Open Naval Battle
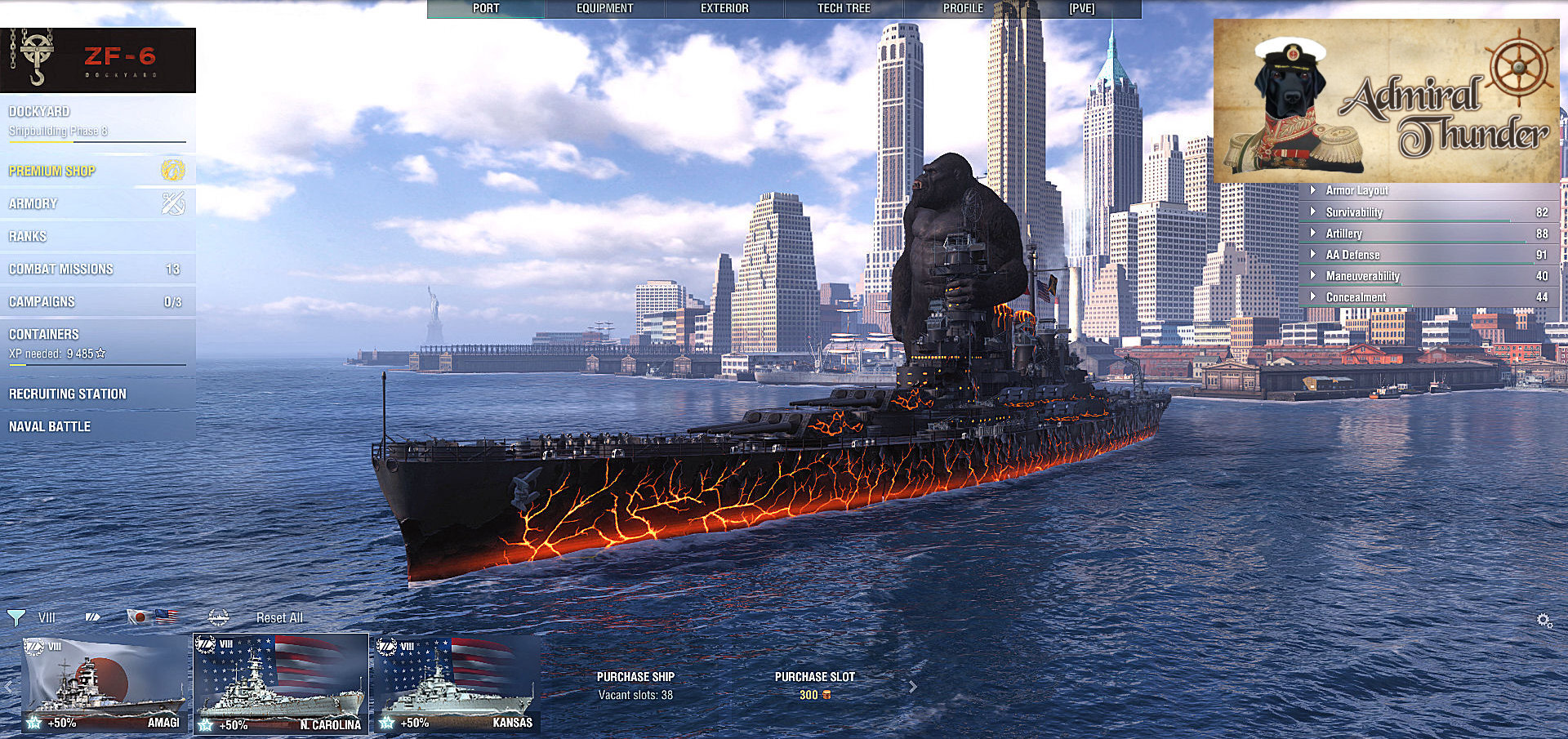This screenshot has width=1568, height=739. [50, 426]
